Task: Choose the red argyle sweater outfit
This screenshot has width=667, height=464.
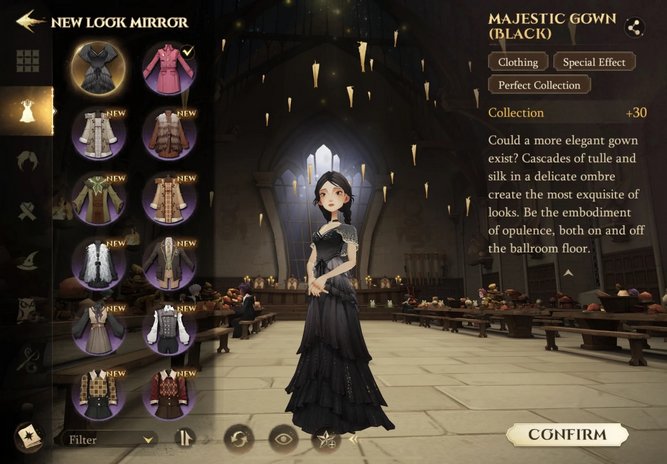Action: click(x=168, y=393)
